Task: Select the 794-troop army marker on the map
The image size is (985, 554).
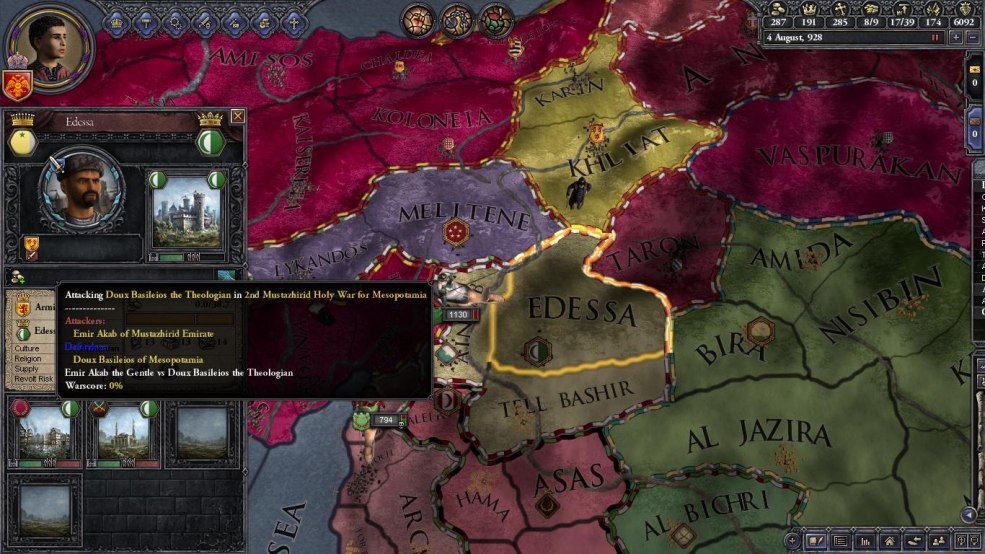Action: point(386,421)
